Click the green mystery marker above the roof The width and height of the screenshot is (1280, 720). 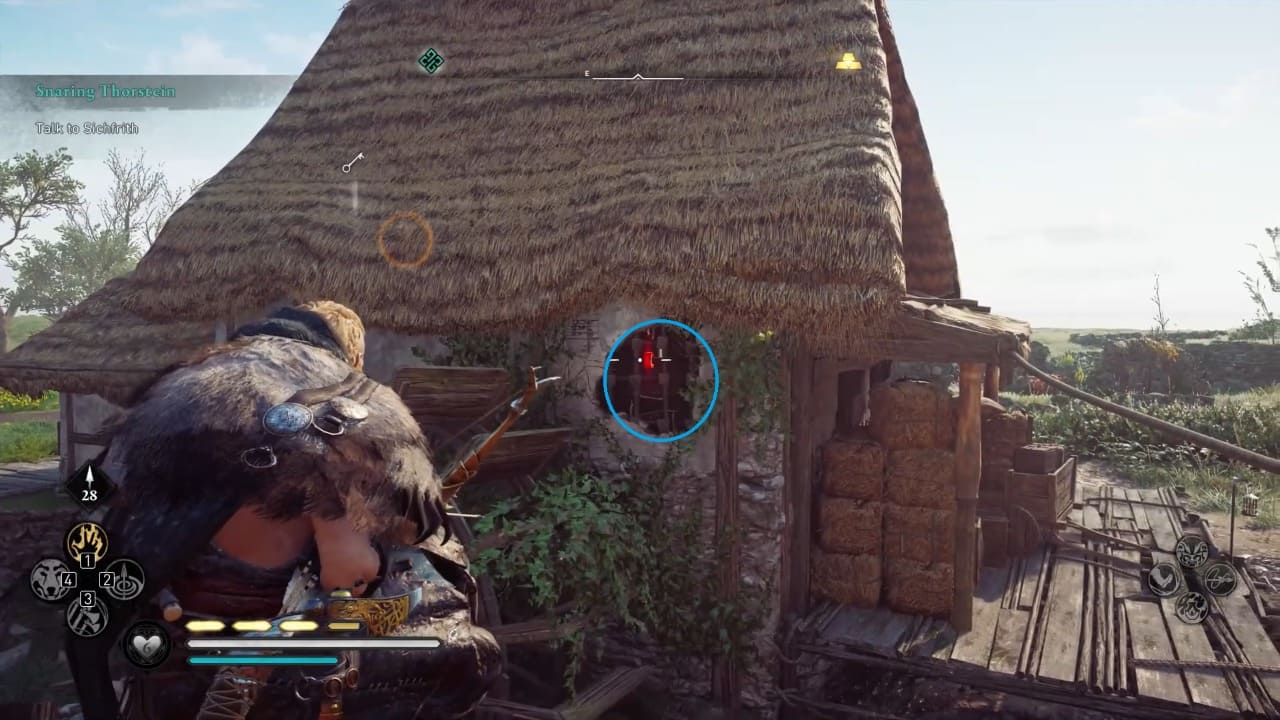tap(429, 62)
